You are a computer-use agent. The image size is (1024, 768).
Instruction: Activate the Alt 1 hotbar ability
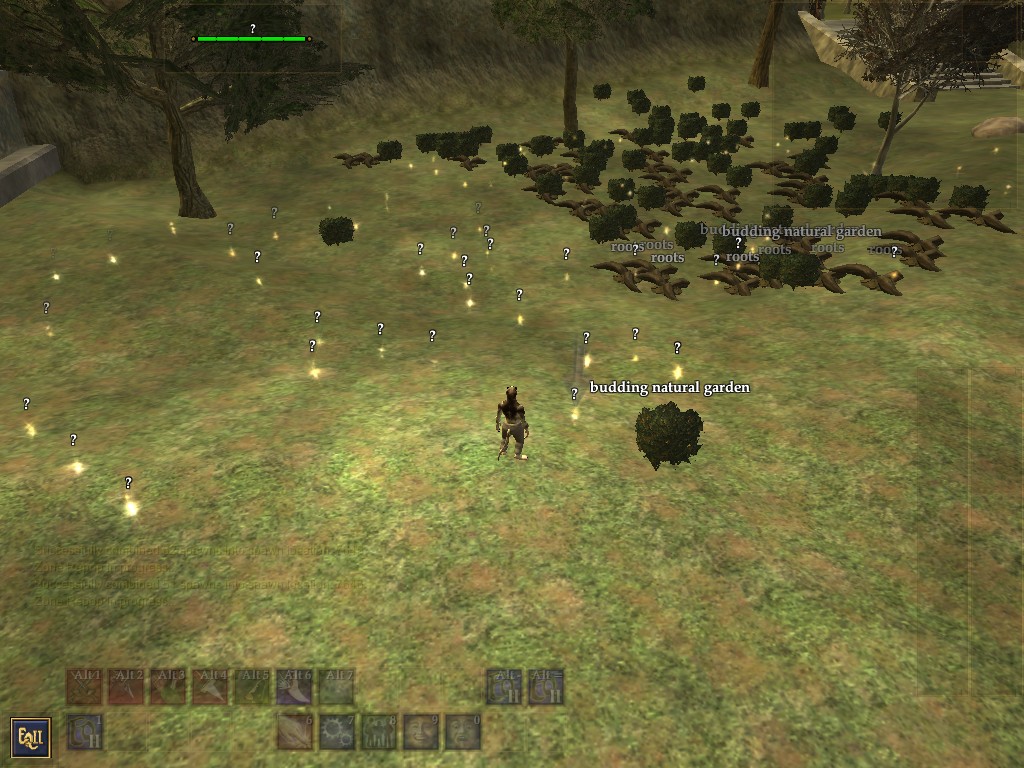(x=84, y=687)
